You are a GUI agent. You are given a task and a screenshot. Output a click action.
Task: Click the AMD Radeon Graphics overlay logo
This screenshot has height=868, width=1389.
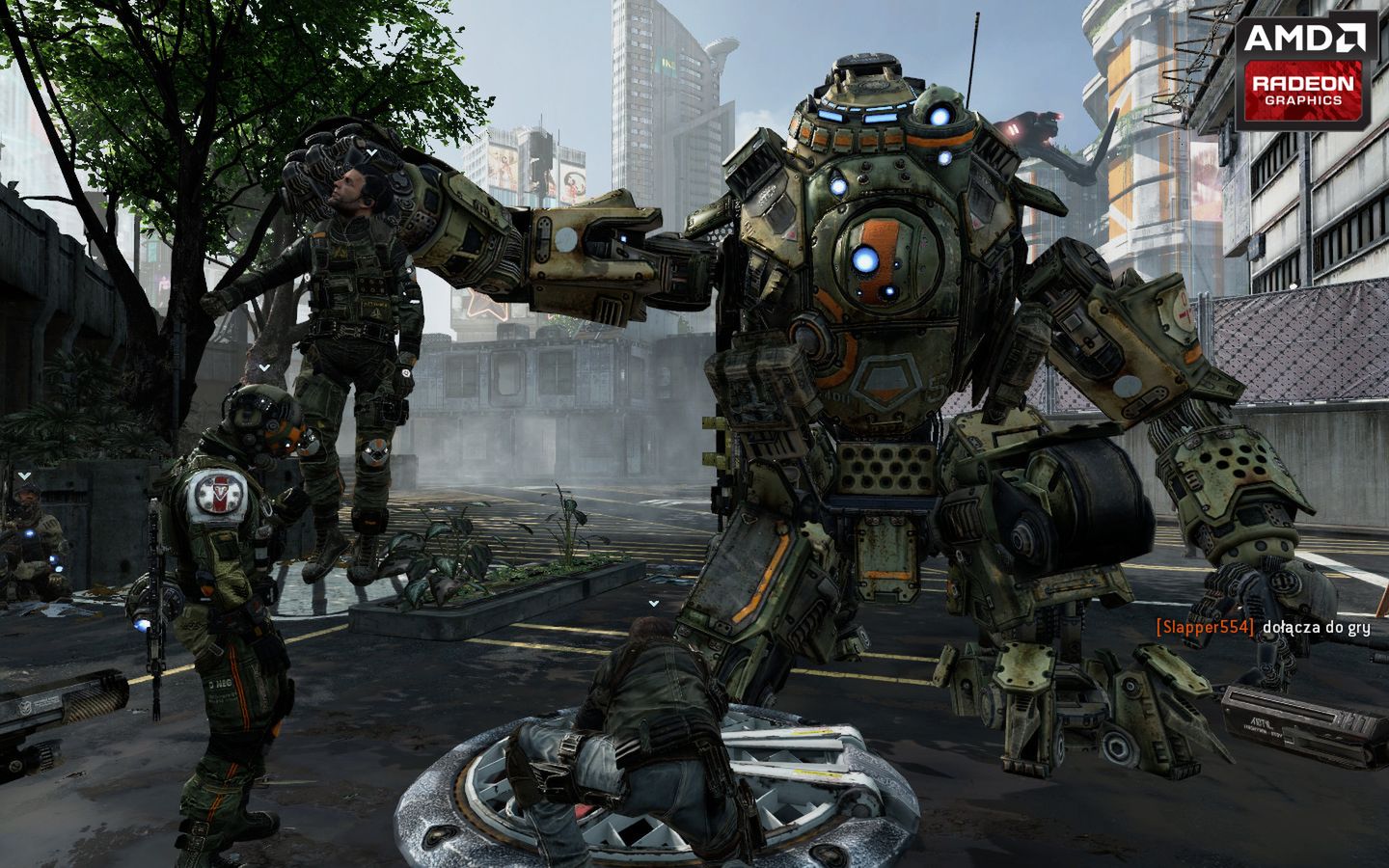(1304, 74)
